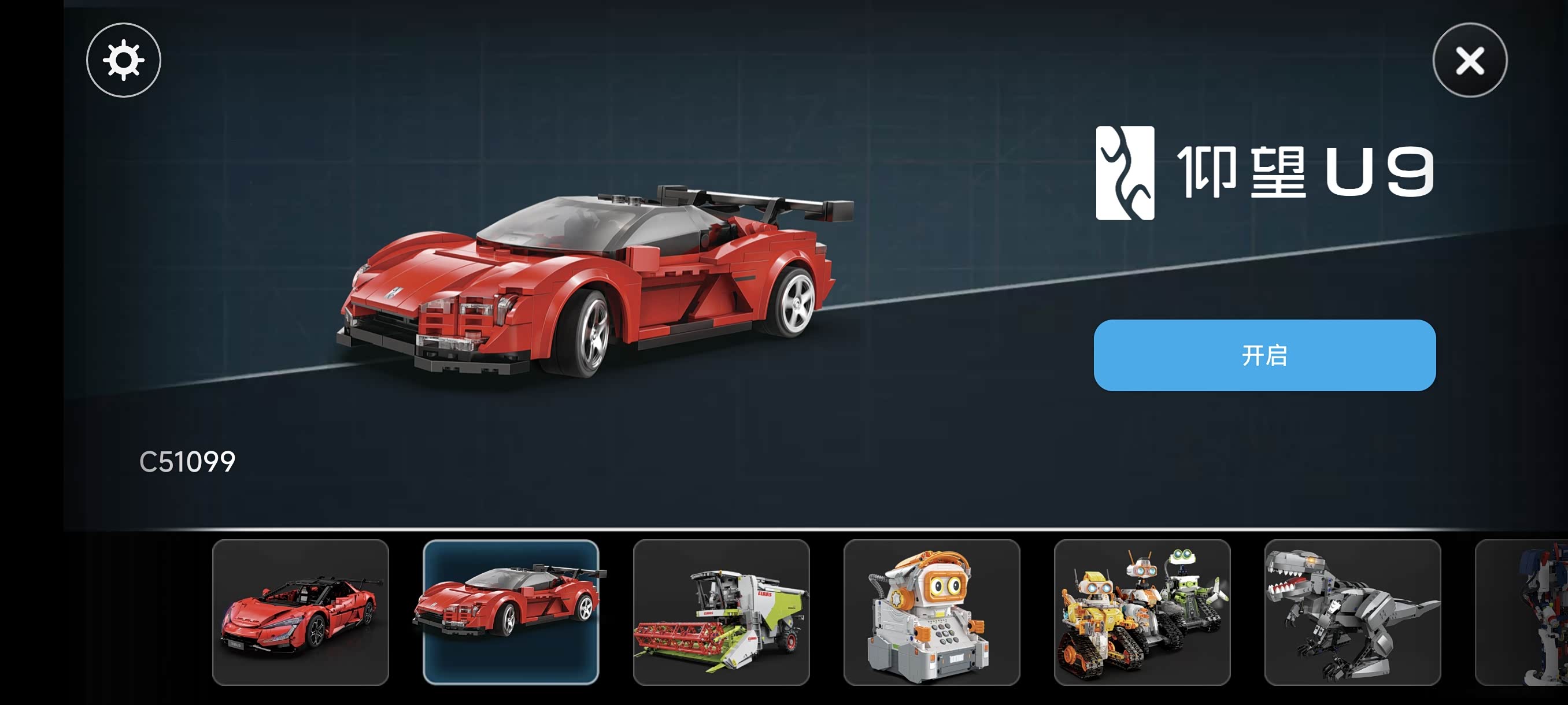Close the model selection screen
The height and width of the screenshot is (705, 1568).
[1469, 60]
